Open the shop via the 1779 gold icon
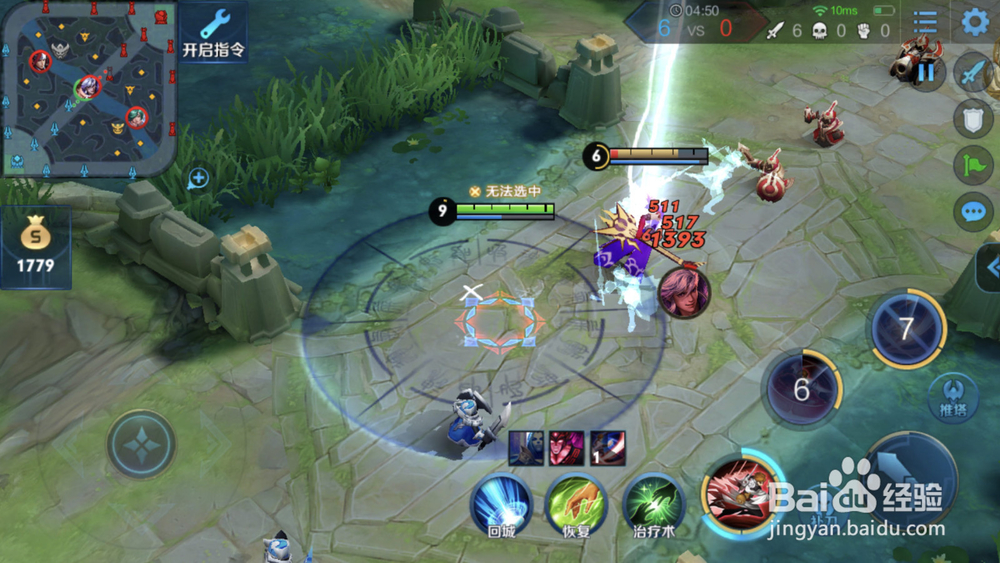The image size is (1000, 563). click(35, 247)
